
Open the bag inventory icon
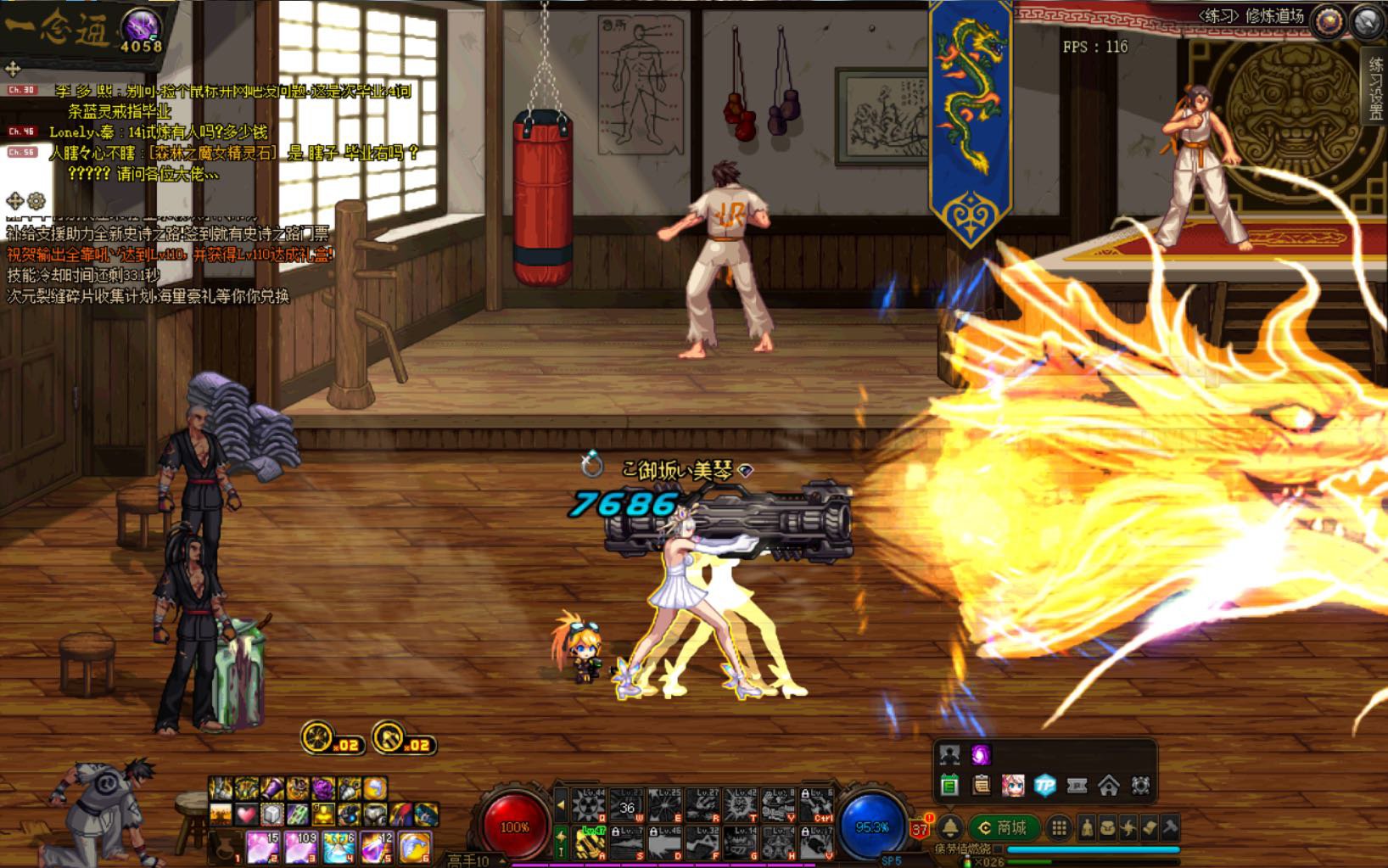pos(1110,827)
